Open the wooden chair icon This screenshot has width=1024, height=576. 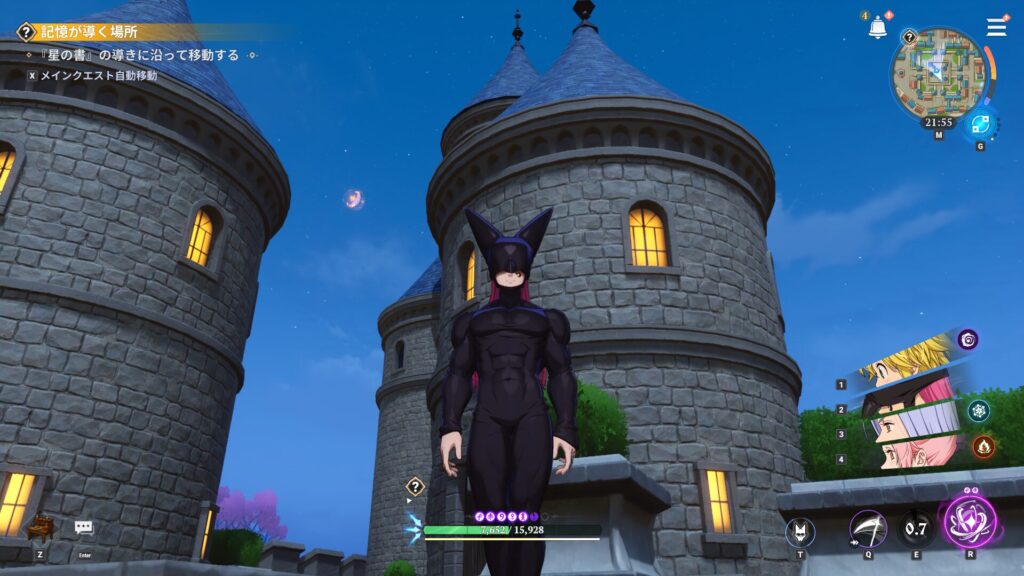point(40,526)
